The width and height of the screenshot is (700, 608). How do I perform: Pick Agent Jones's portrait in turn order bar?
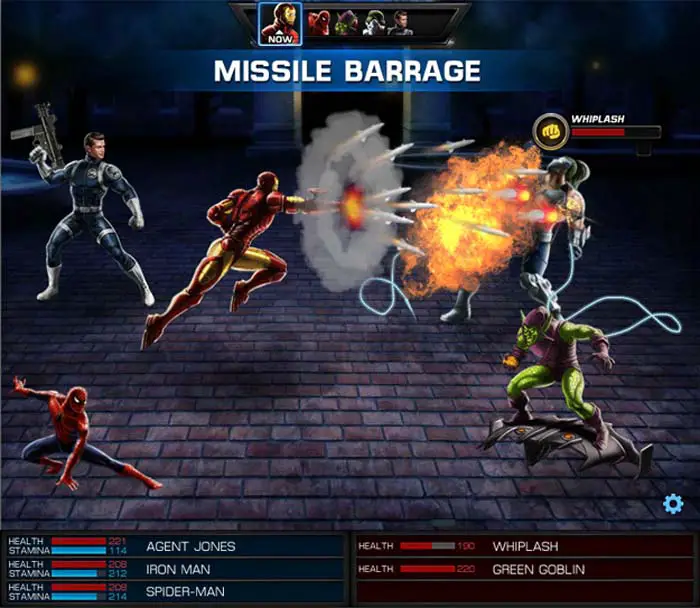click(401, 23)
